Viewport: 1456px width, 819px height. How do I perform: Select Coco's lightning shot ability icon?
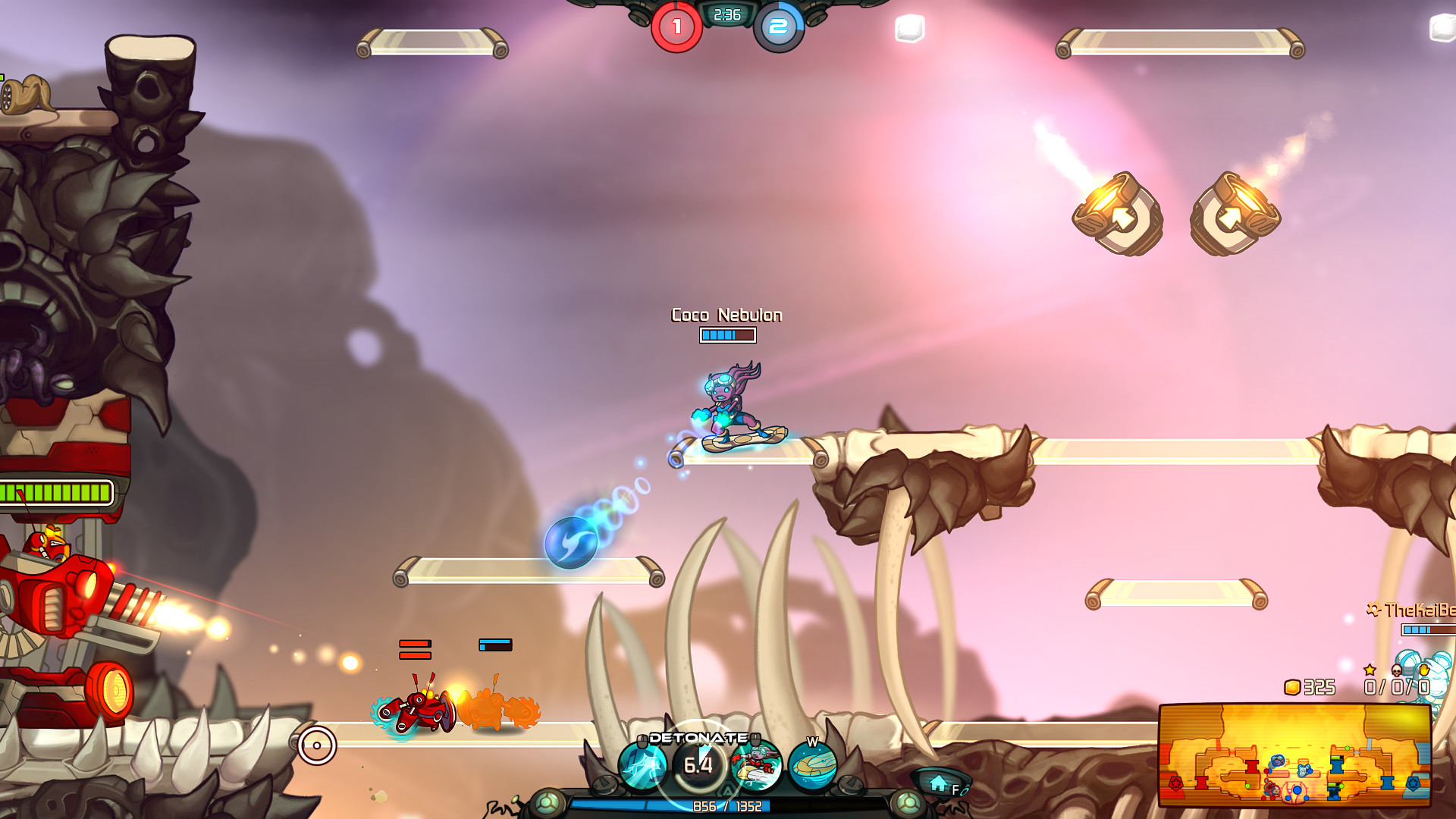tap(641, 764)
